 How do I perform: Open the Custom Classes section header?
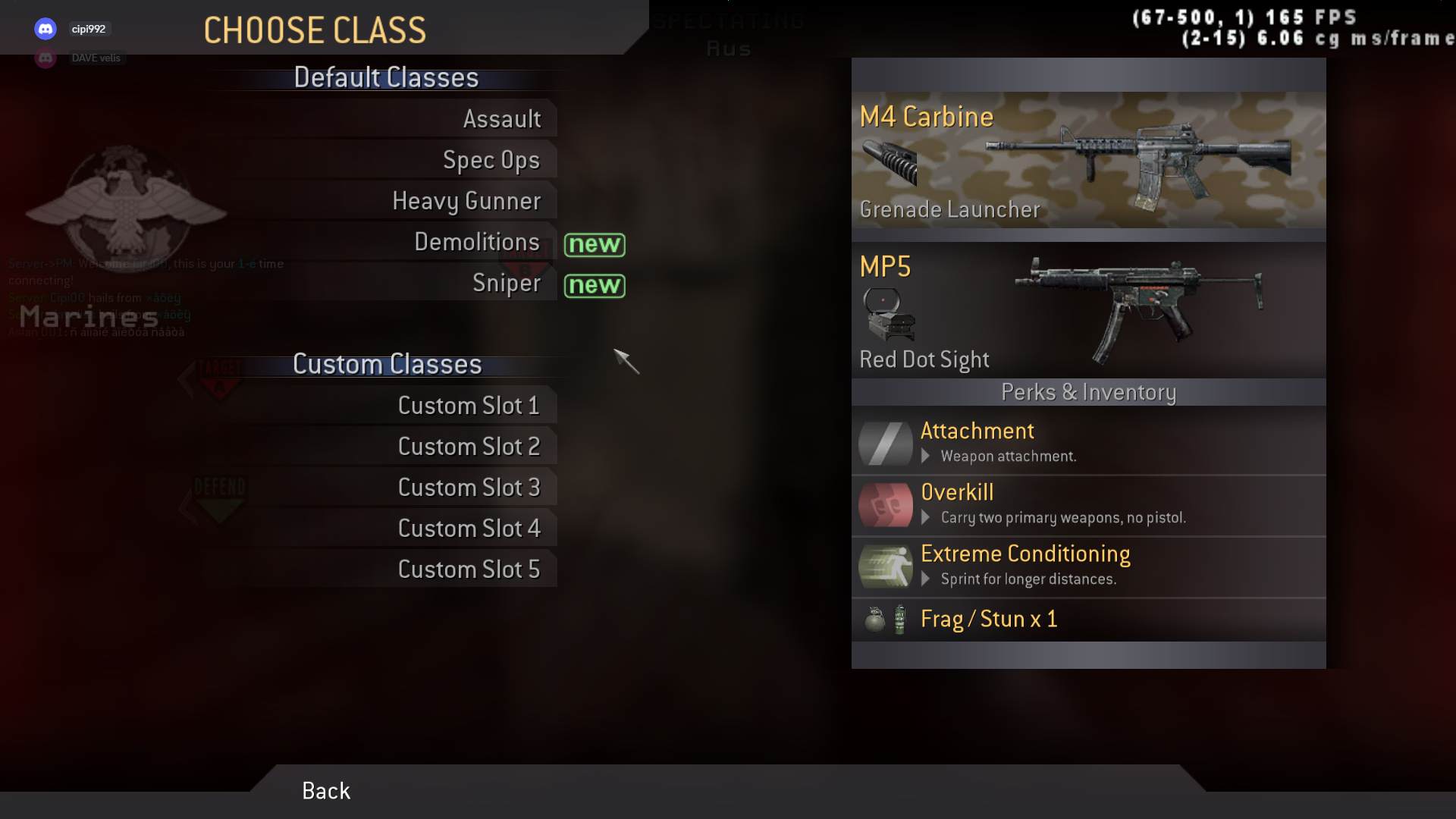tap(388, 364)
